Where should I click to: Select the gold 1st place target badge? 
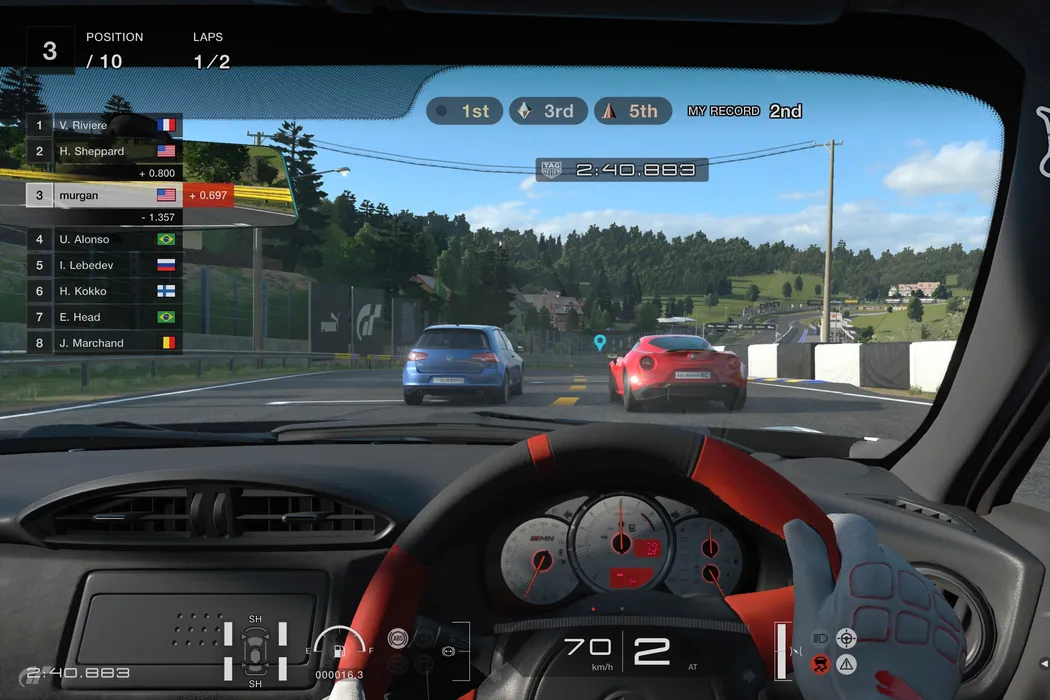point(465,111)
